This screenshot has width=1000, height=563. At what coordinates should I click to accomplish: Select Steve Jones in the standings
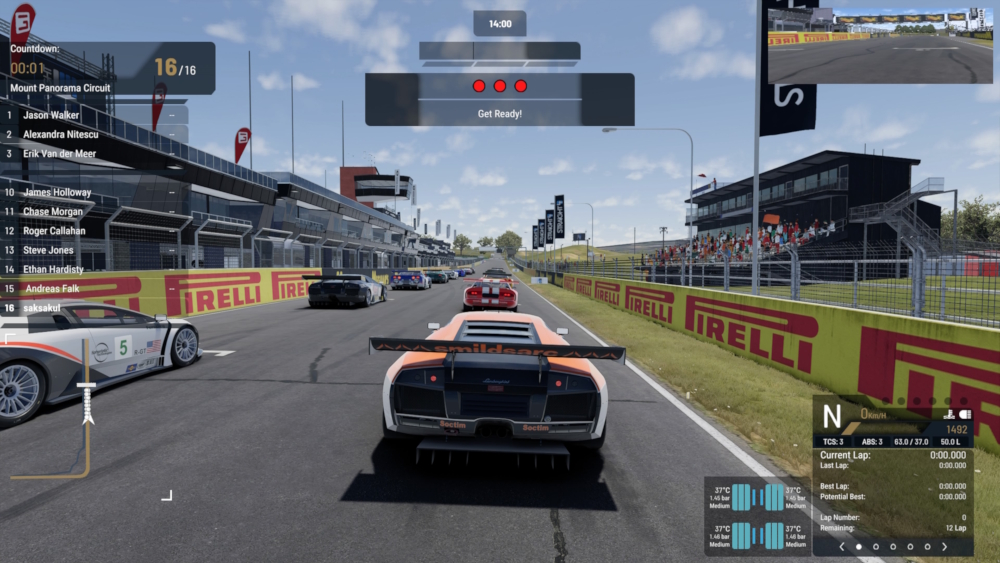(48, 250)
